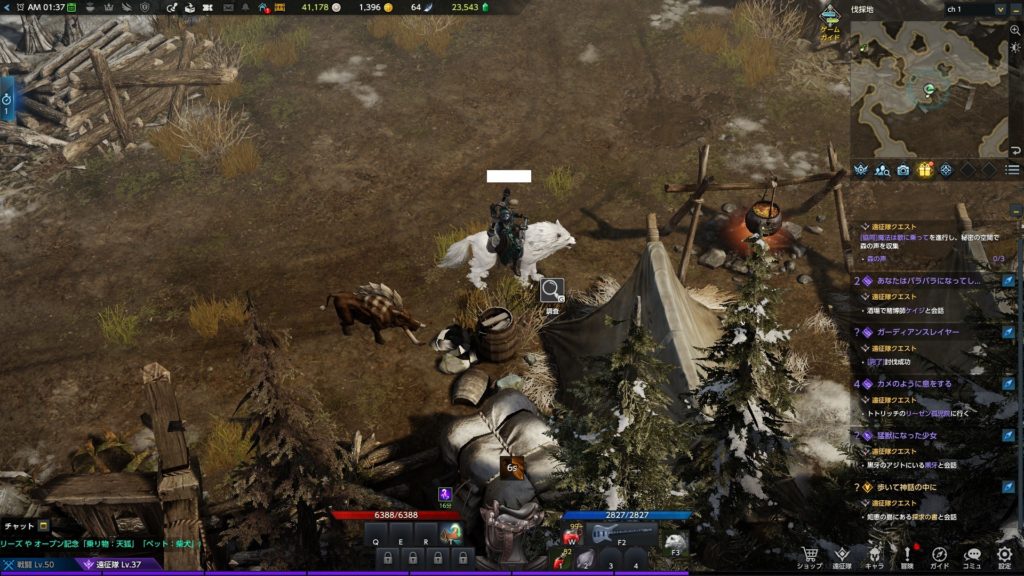Zoom the minimap with the magnifier button
The height and width of the screenshot is (576, 1024).
(x=1015, y=31)
